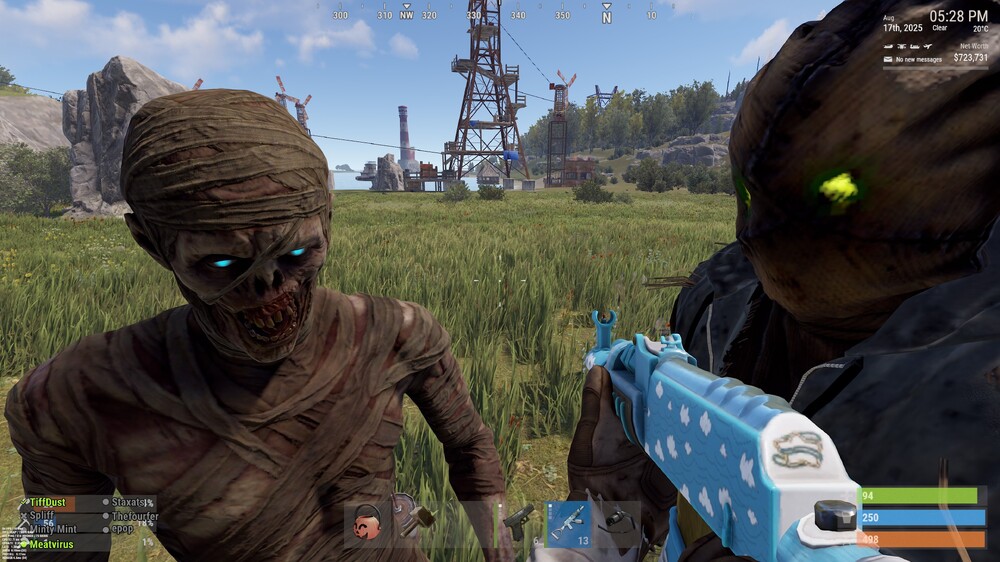Select Staxats in the team list
The width and height of the screenshot is (1000, 562).
(x=130, y=503)
